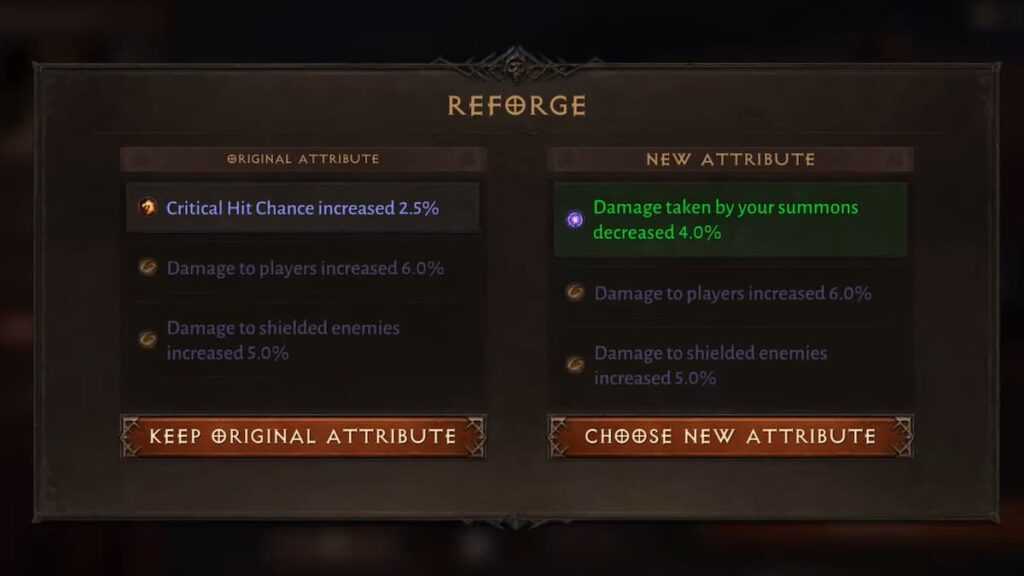The height and width of the screenshot is (576, 1024).
Task: Select the summons damage taken attribute row
Action: [x=730, y=220]
